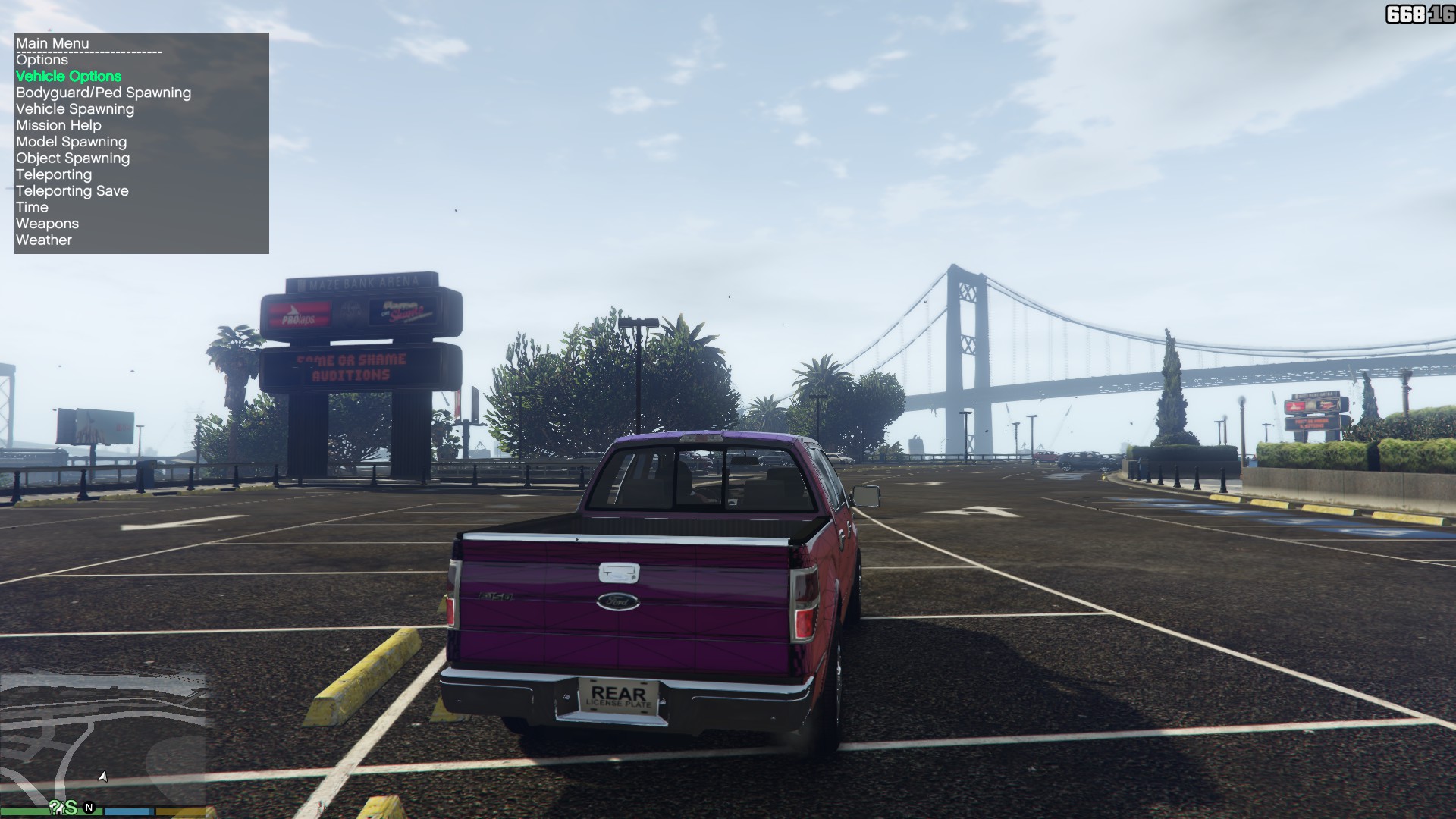1456x819 pixels.
Task: Open Object Spawning
Action: [x=73, y=158]
